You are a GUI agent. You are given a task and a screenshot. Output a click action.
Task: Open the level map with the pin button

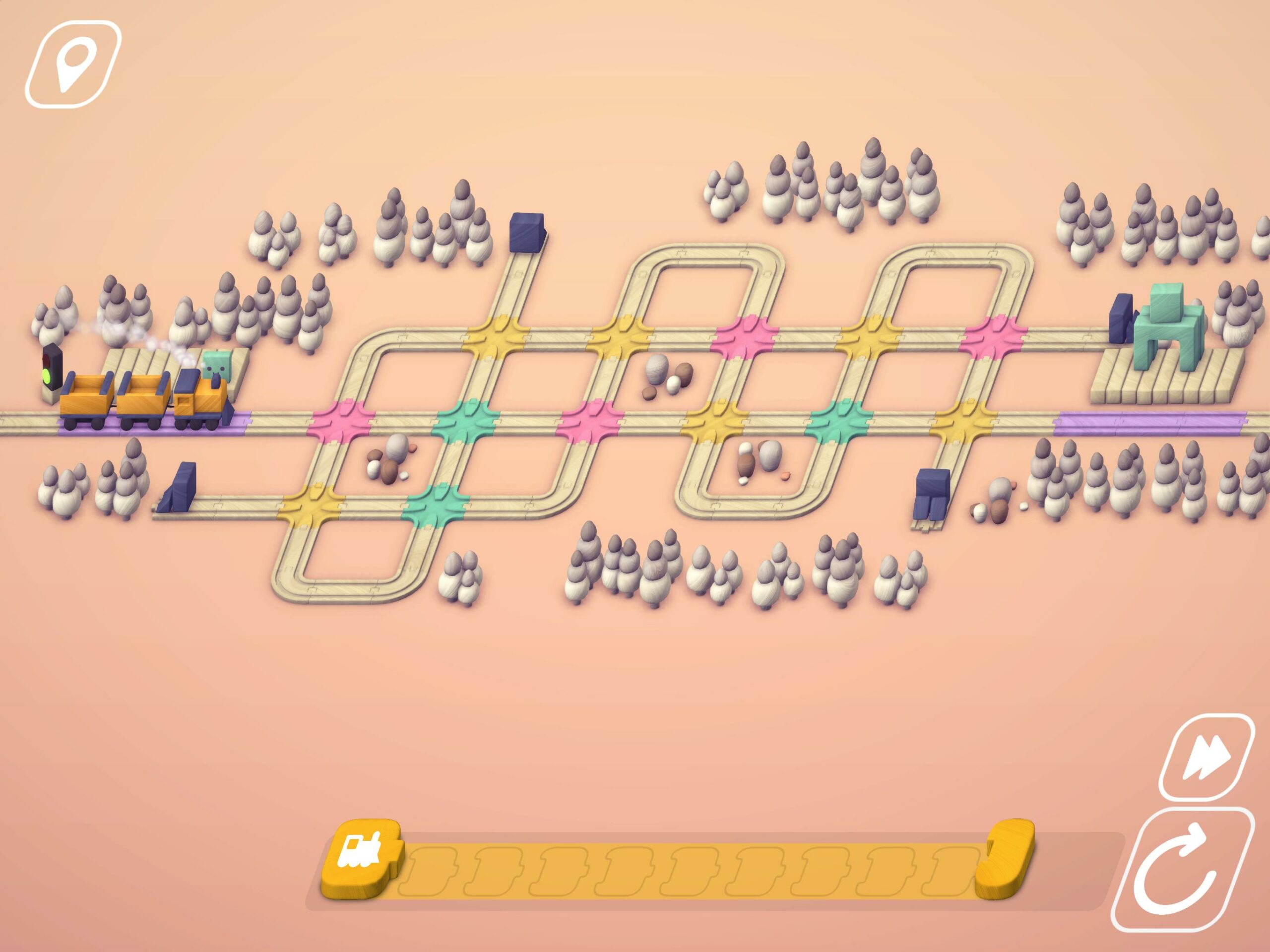pos(72,63)
